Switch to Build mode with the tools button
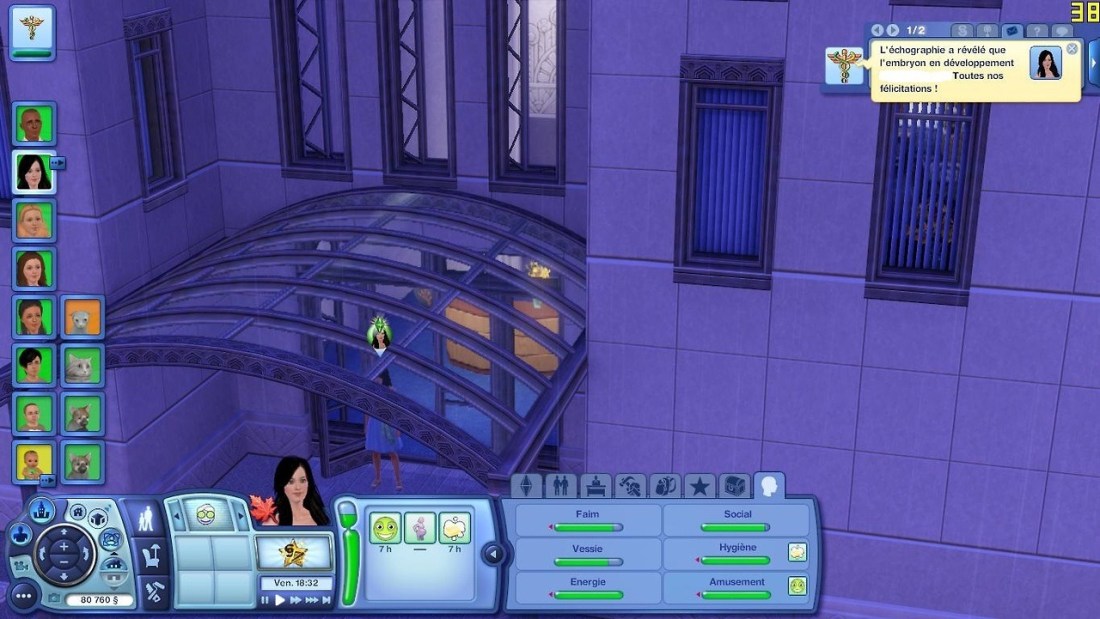Image resolution: width=1100 pixels, height=619 pixels. tap(154, 588)
